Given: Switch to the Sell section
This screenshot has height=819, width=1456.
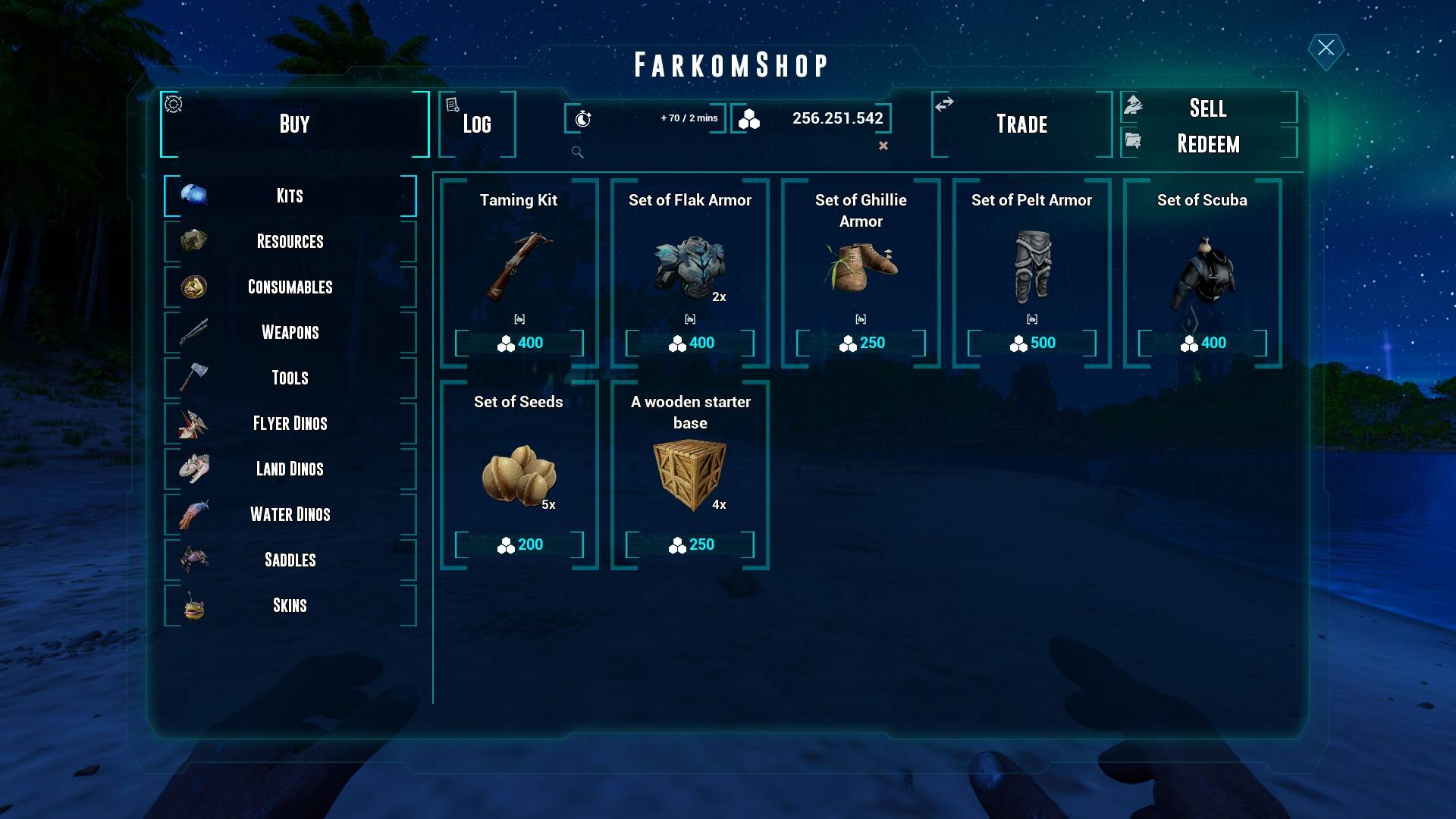Looking at the screenshot, I should pyautogui.click(x=1208, y=108).
